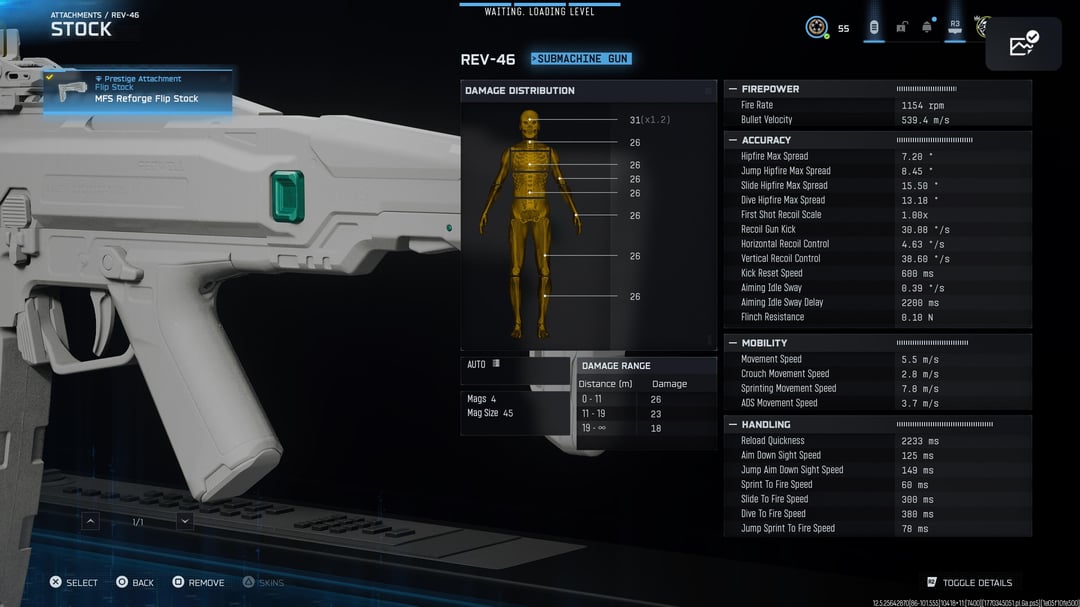This screenshot has width=1080, height=607.
Task: Select the MFS Reforge Flip Stock attachment
Action: coord(138,92)
